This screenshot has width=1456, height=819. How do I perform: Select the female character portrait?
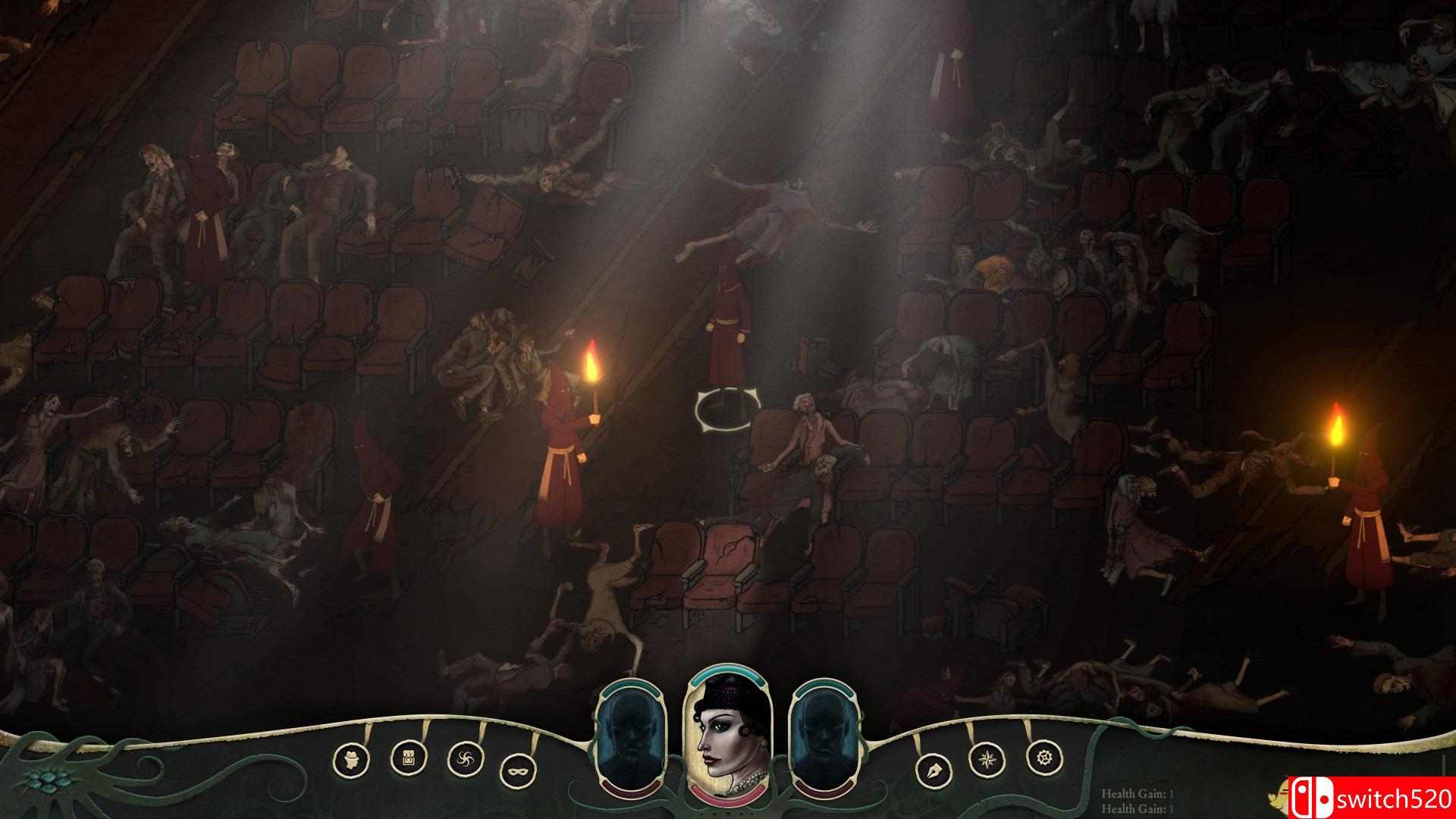(x=728, y=736)
